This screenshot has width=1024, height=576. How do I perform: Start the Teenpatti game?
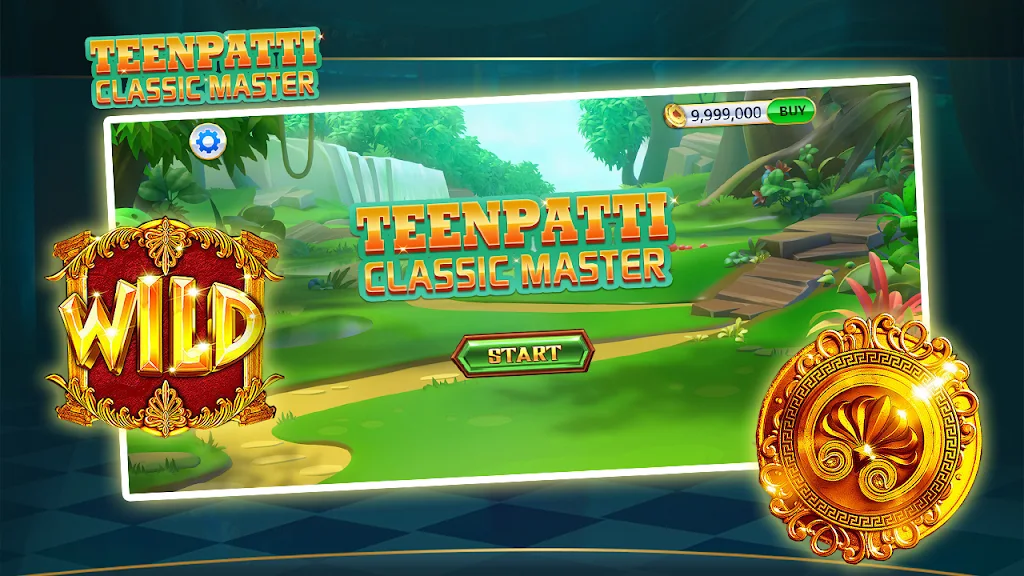point(523,353)
